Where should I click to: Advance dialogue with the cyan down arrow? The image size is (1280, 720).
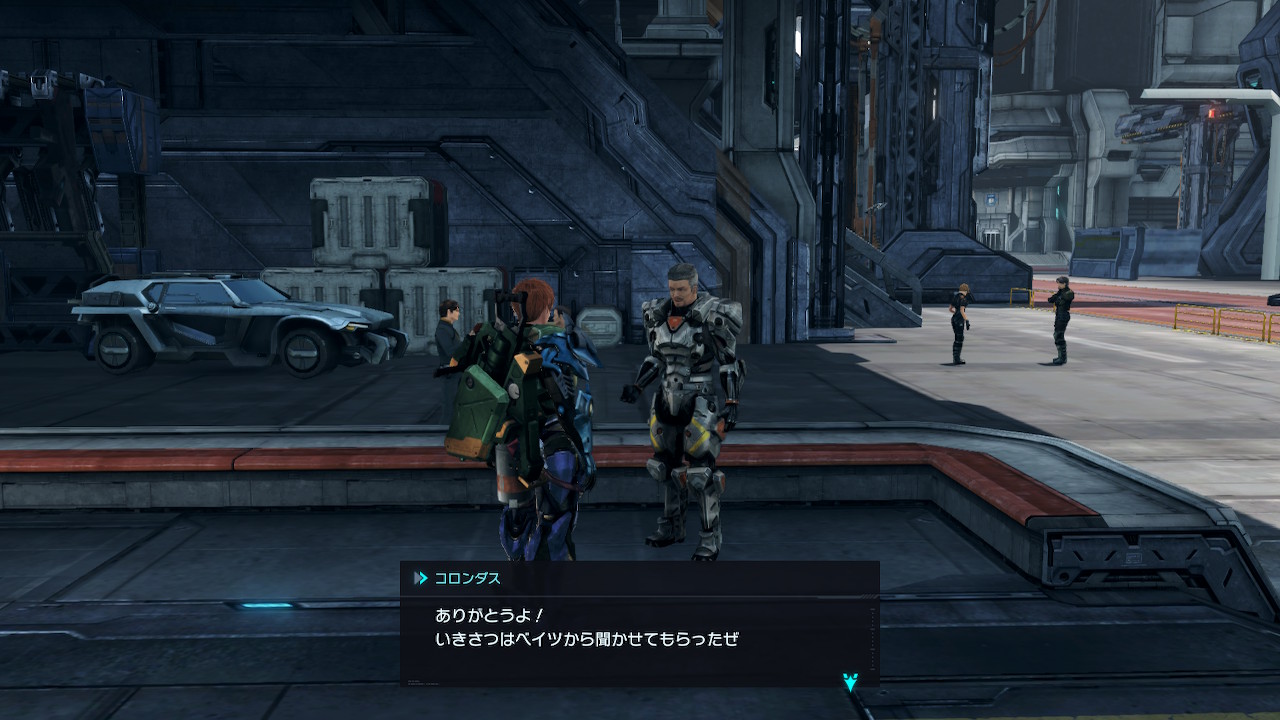coord(850,682)
